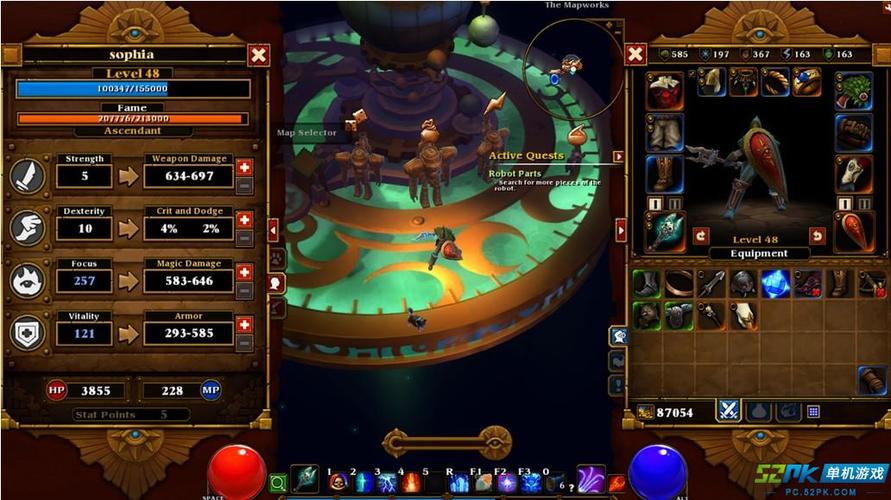Use the red skull skill on hotbar
Image resolution: width=891 pixels, height=500 pixels.
point(337,483)
